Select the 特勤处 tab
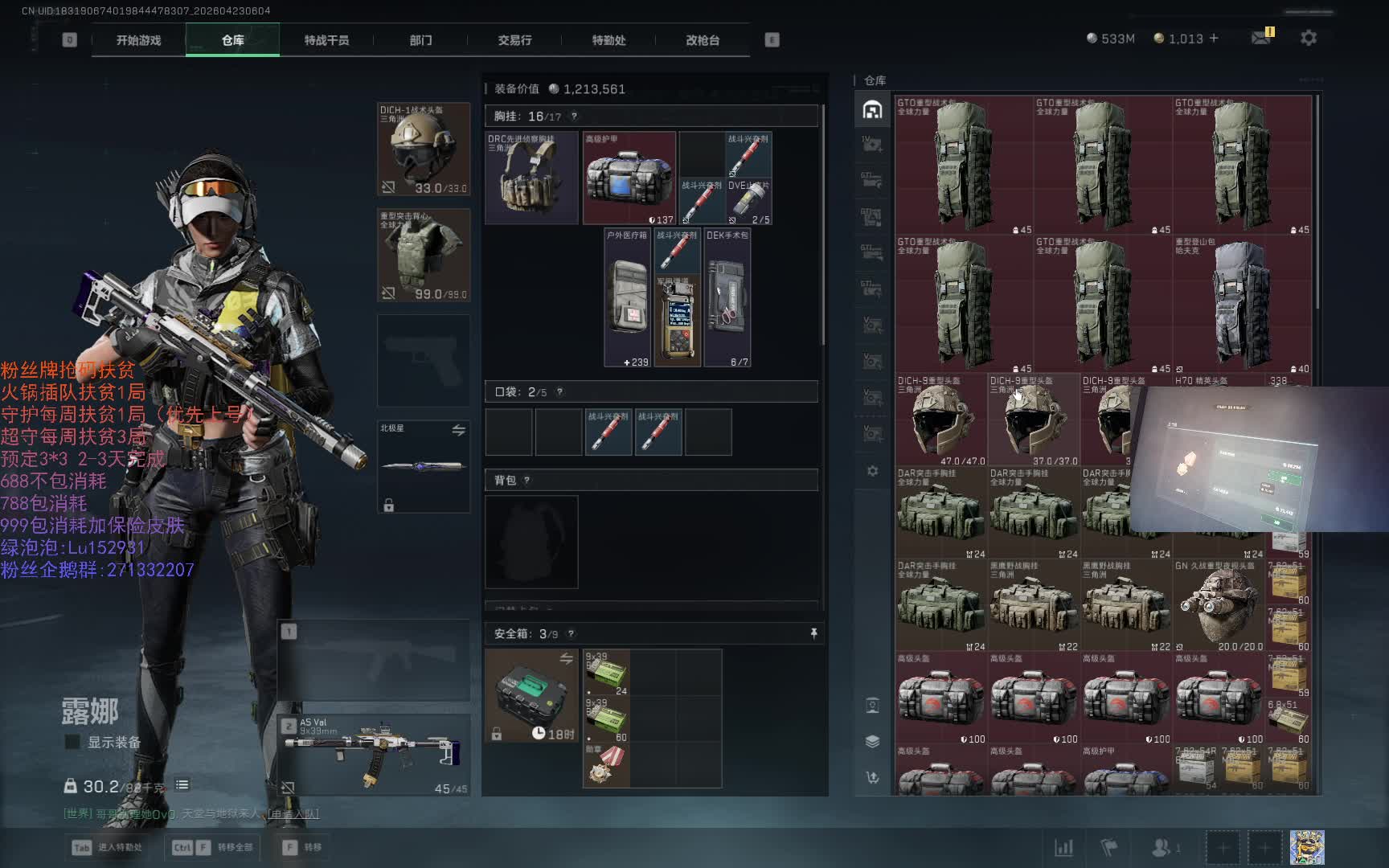Screen dimensions: 1389x868 click(608, 40)
